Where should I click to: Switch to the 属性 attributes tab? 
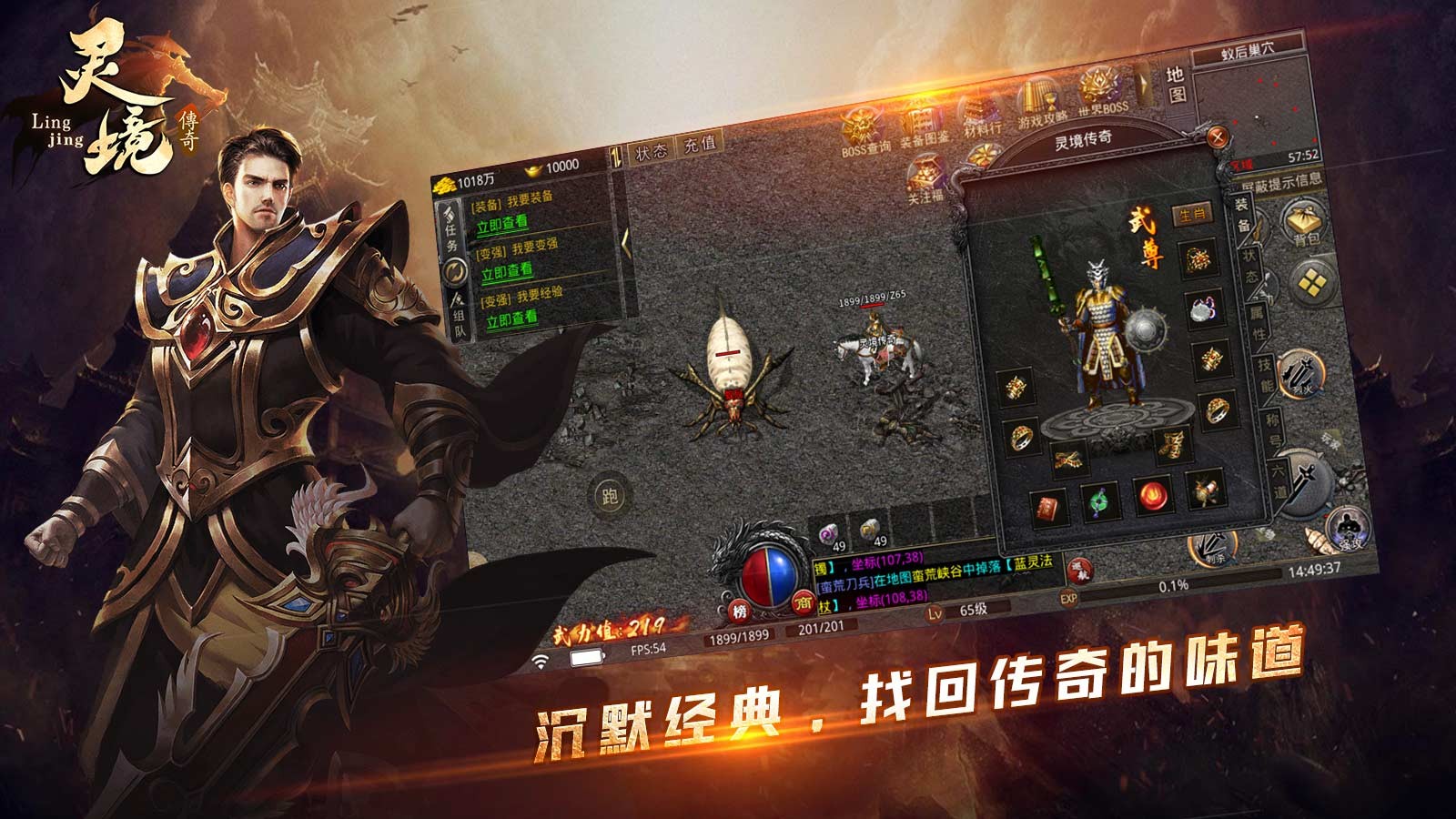[1257, 322]
